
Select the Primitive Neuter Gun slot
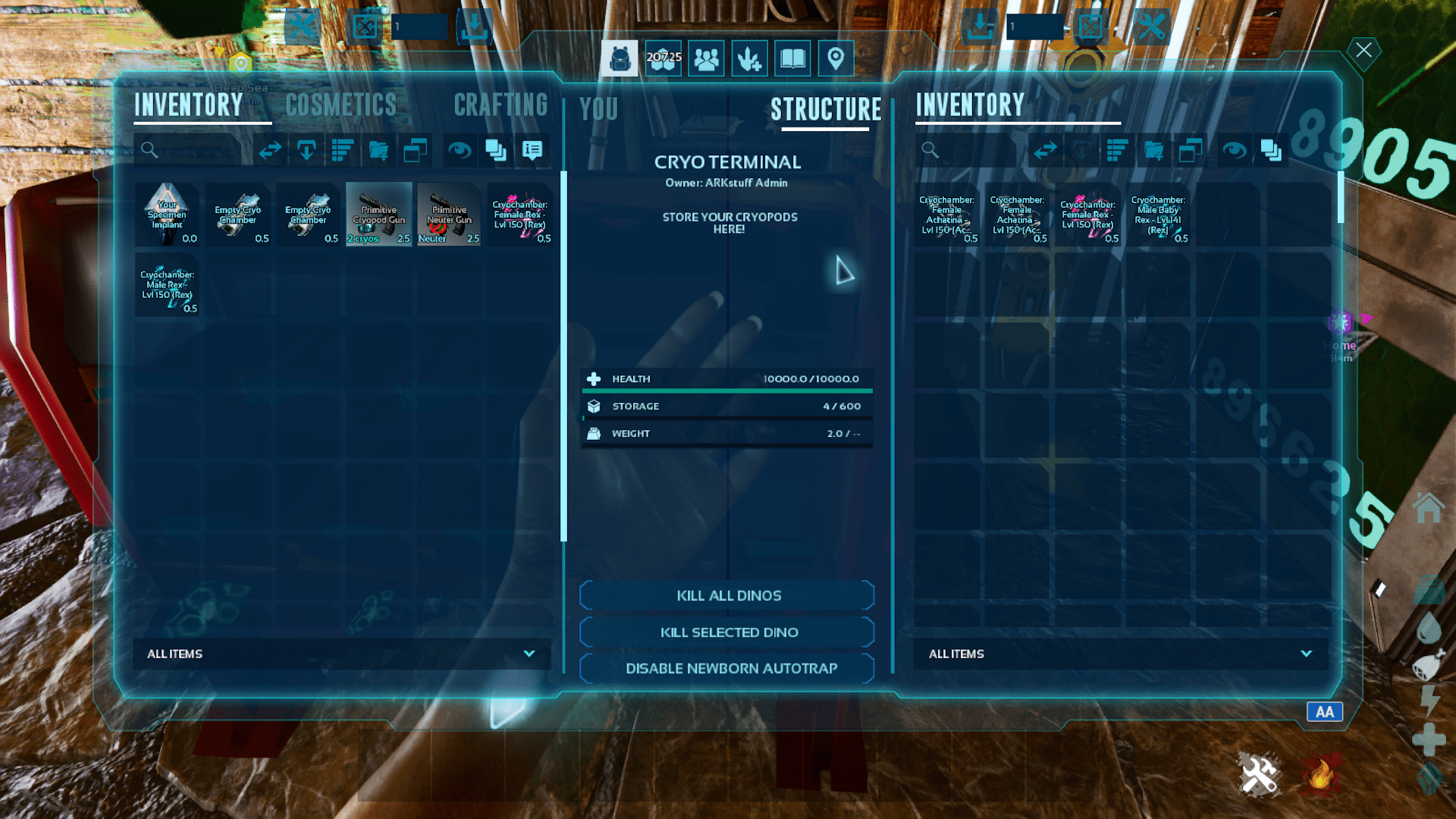449,214
